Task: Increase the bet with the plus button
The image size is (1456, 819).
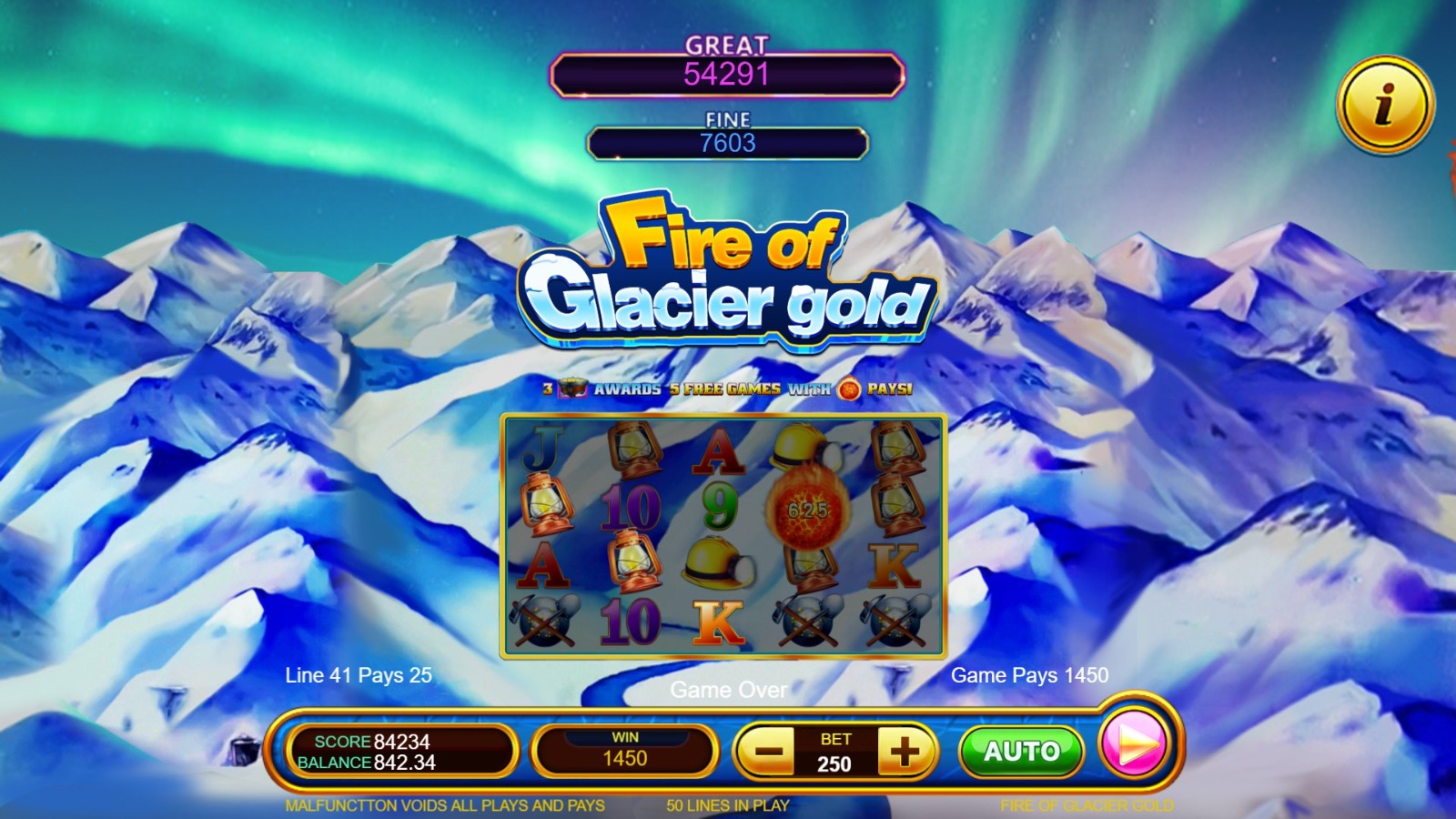Action: tap(905, 752)
